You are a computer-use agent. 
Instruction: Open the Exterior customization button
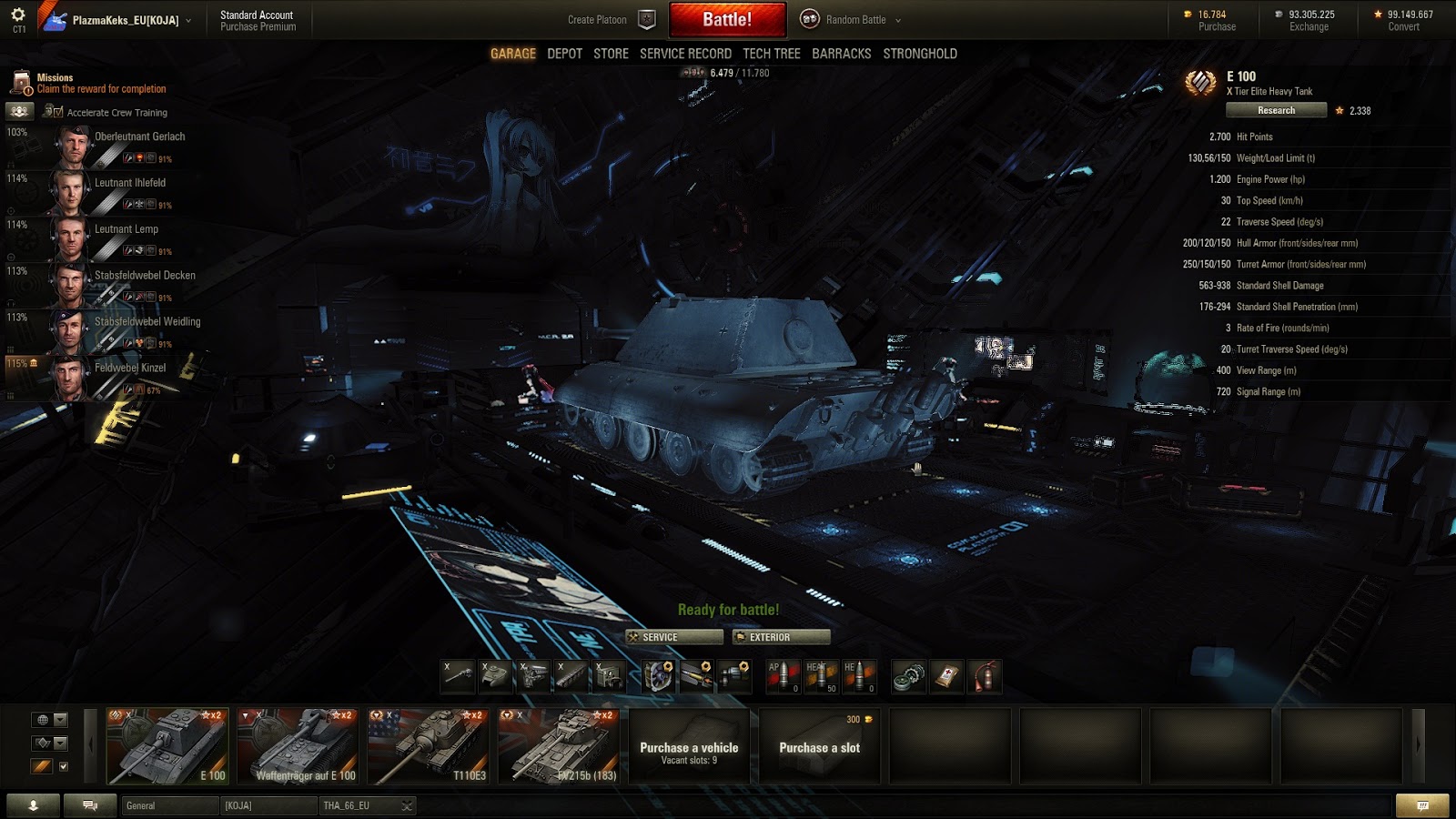[782, 637]
